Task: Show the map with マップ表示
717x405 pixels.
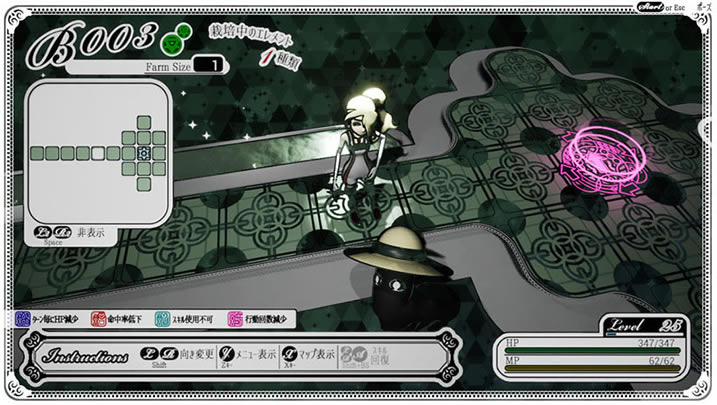Action: [307, 354]
